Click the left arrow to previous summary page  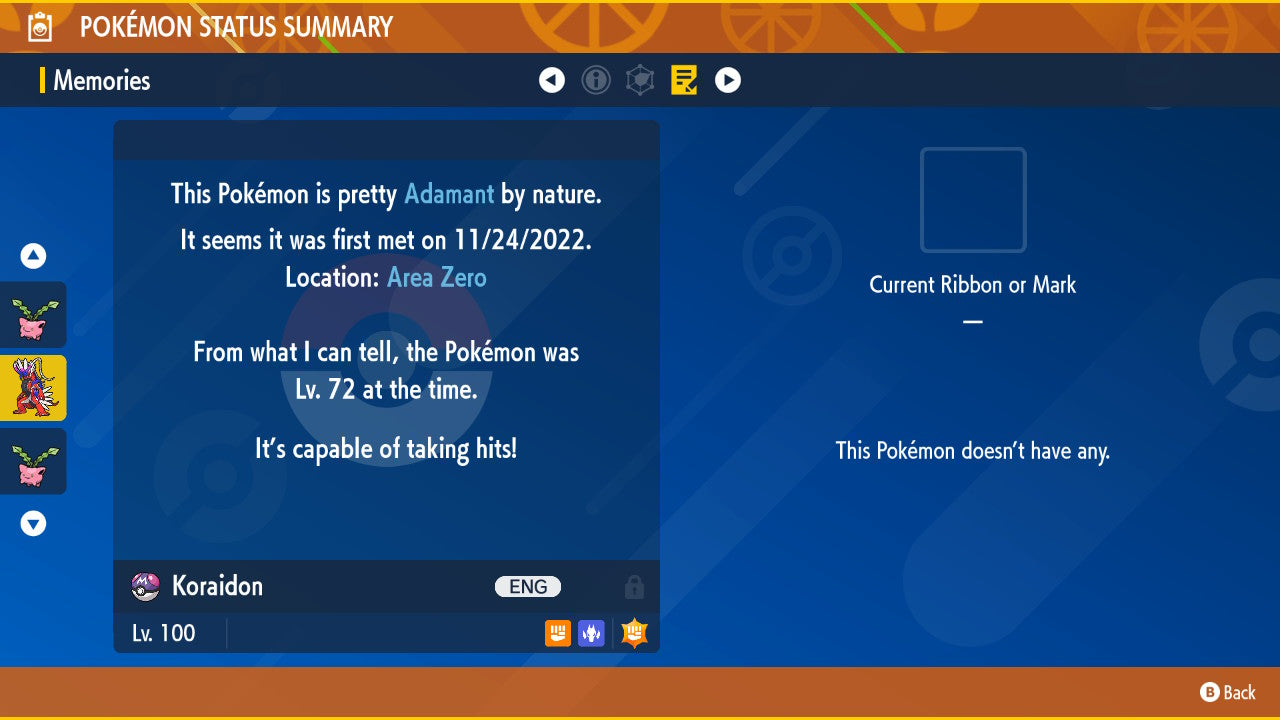point(552,80)
